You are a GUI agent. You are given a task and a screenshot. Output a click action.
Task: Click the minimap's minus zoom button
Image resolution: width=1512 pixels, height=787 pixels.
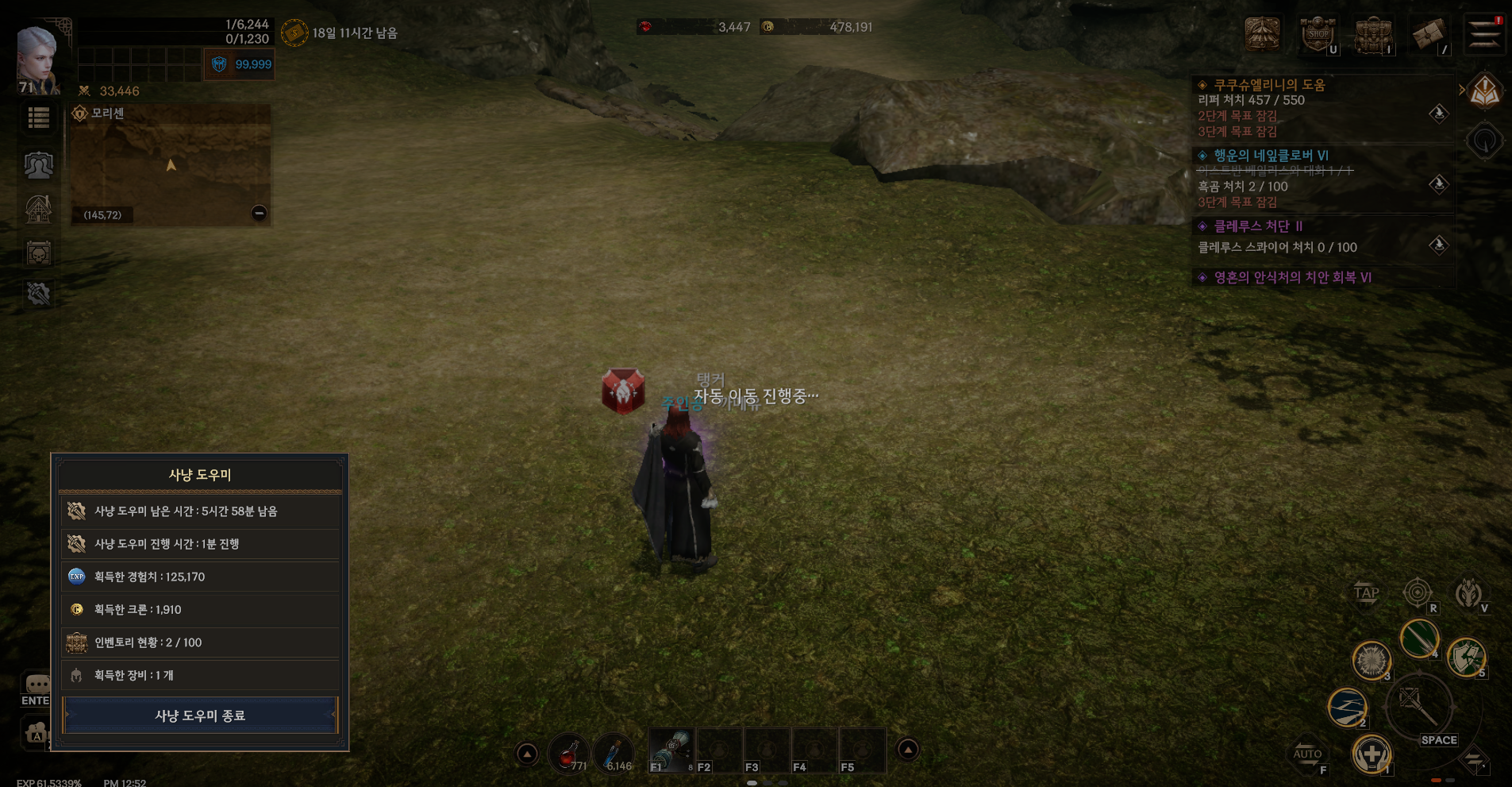pos(259,213)
